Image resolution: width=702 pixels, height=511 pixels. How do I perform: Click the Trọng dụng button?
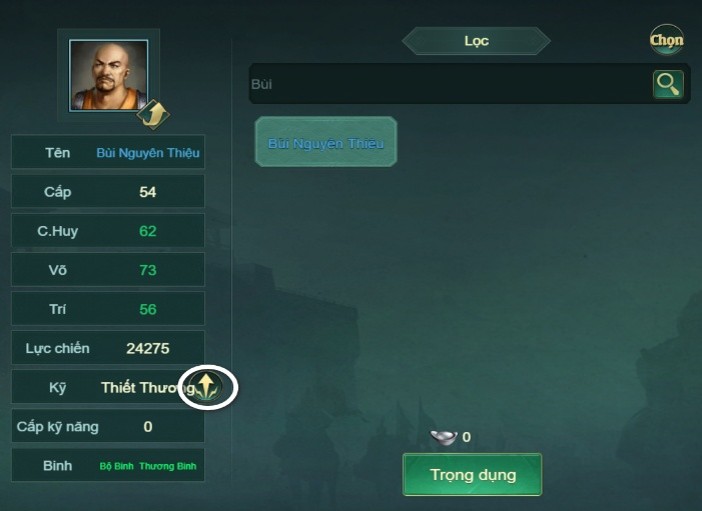pos(472,474)
